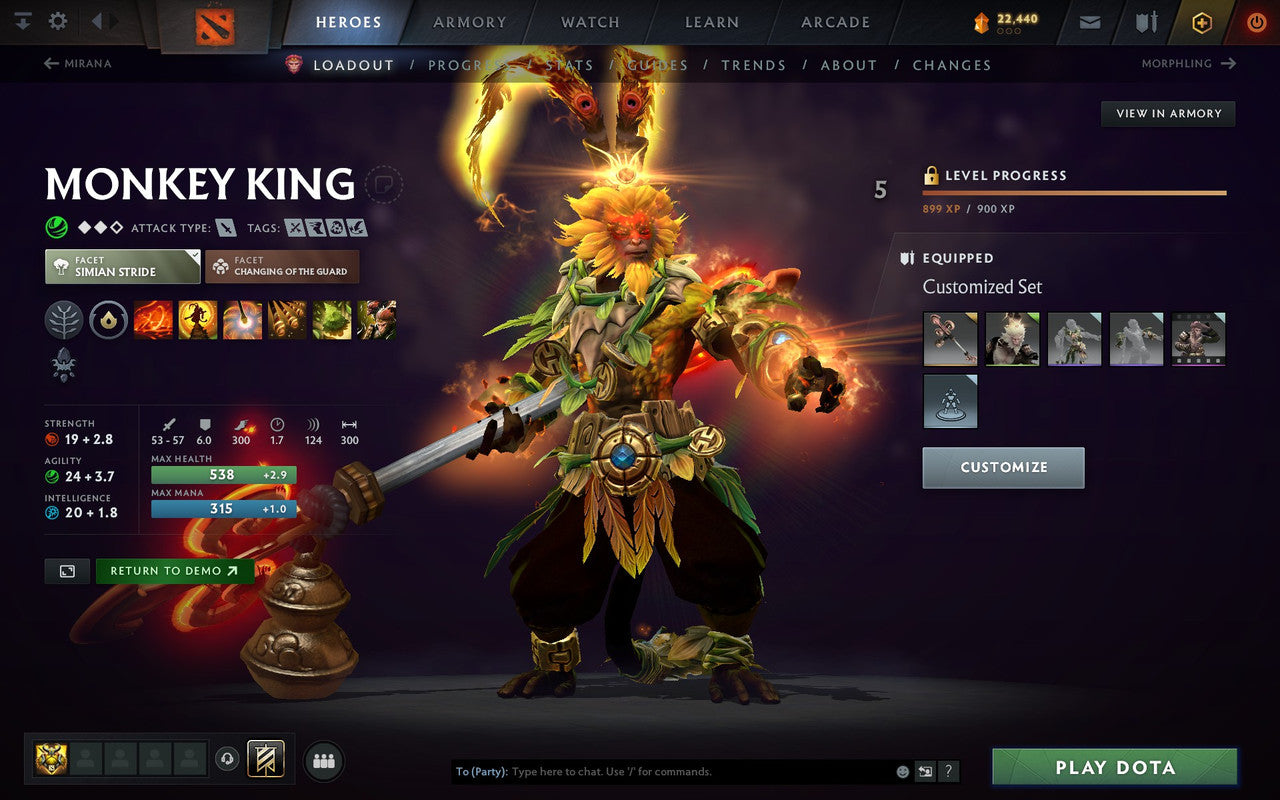The height and width of the screenshot is (800, 1280).
Task: Select the Tree Dance ability icon
Action: click(199, 319)
